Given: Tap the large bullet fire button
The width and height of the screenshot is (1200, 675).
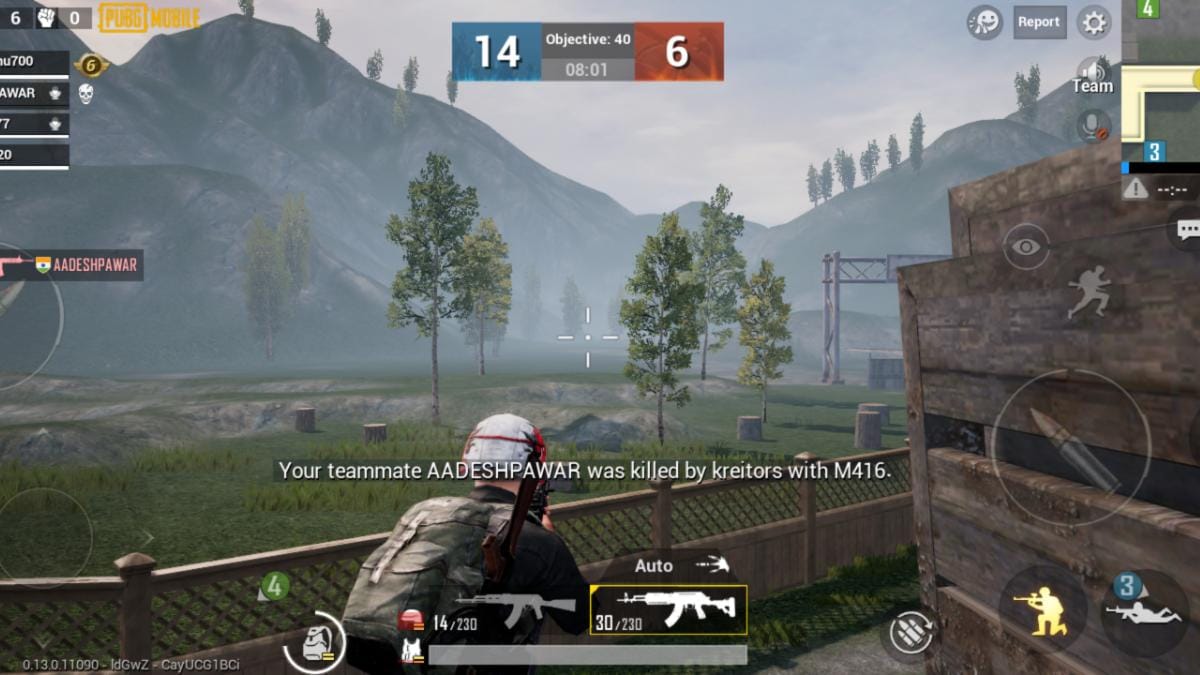Looking at the screenshot, I should click(x=1071, y=448).
